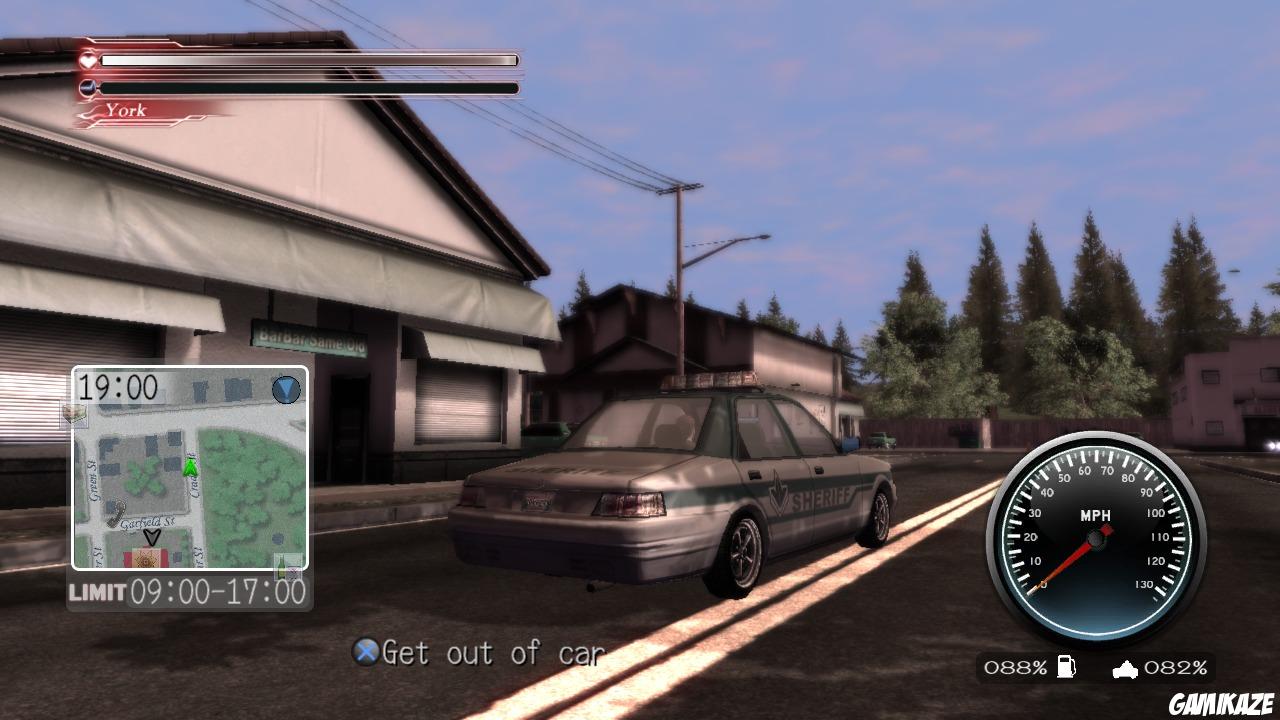
Task: Click the green player arrow on the minimap
Action: pyautogui.click(x=190, y=468)
